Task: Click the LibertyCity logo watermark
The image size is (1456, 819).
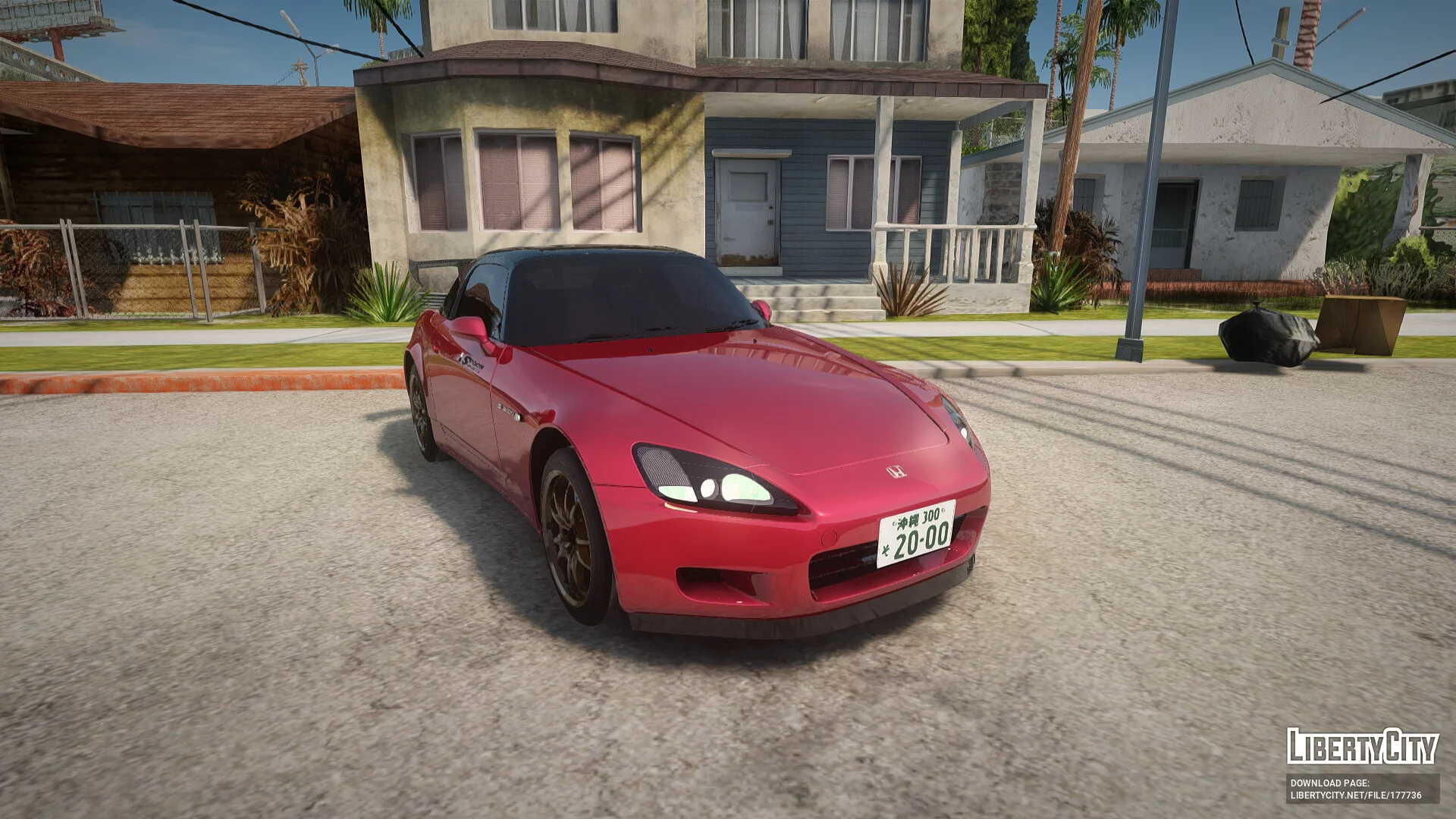Action: coord(1362,746)
